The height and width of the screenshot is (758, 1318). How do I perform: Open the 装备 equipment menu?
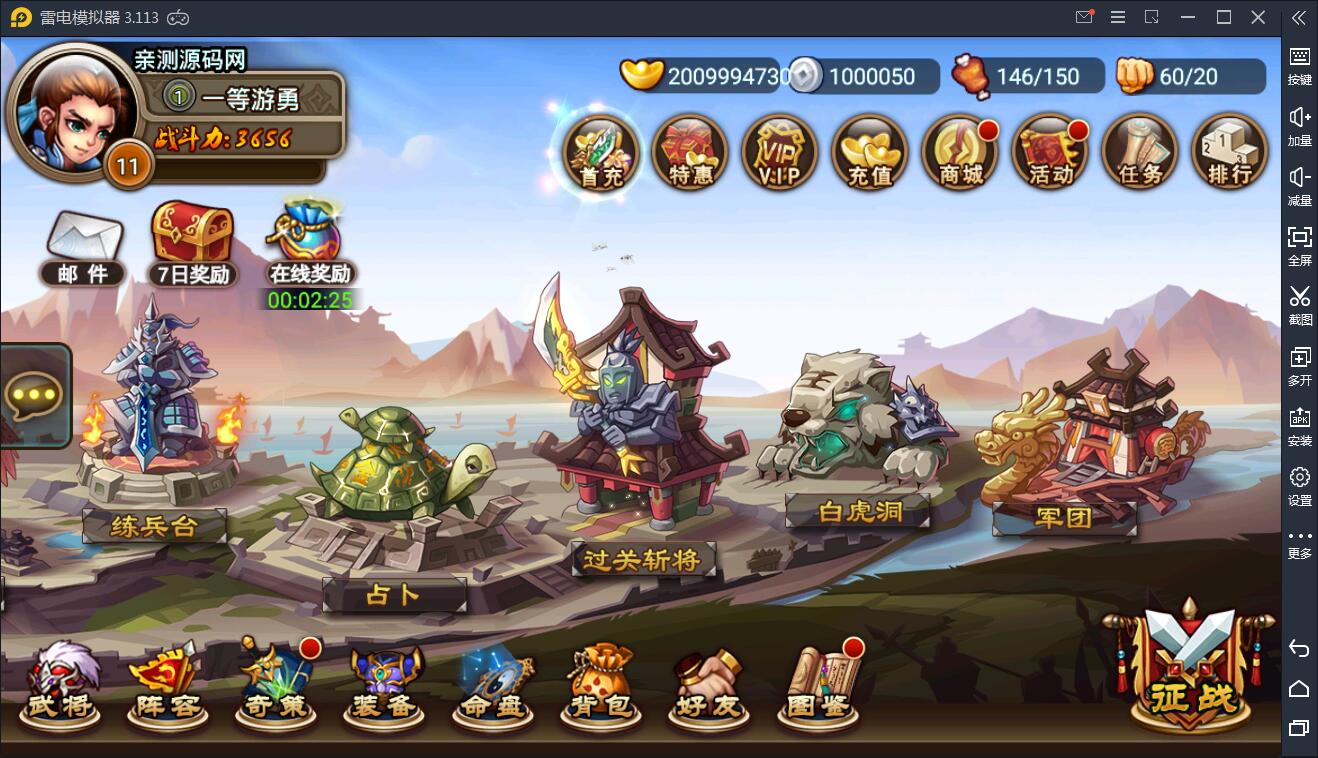(384, 685)
